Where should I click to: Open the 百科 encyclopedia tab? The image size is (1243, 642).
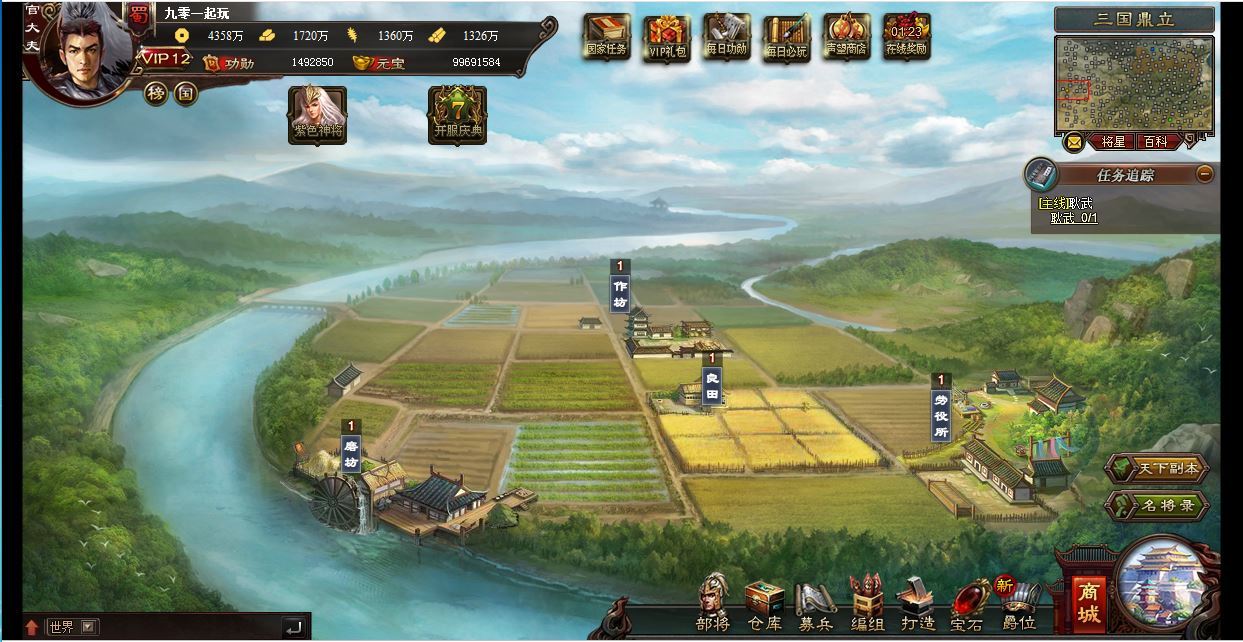click(1156, 142)
